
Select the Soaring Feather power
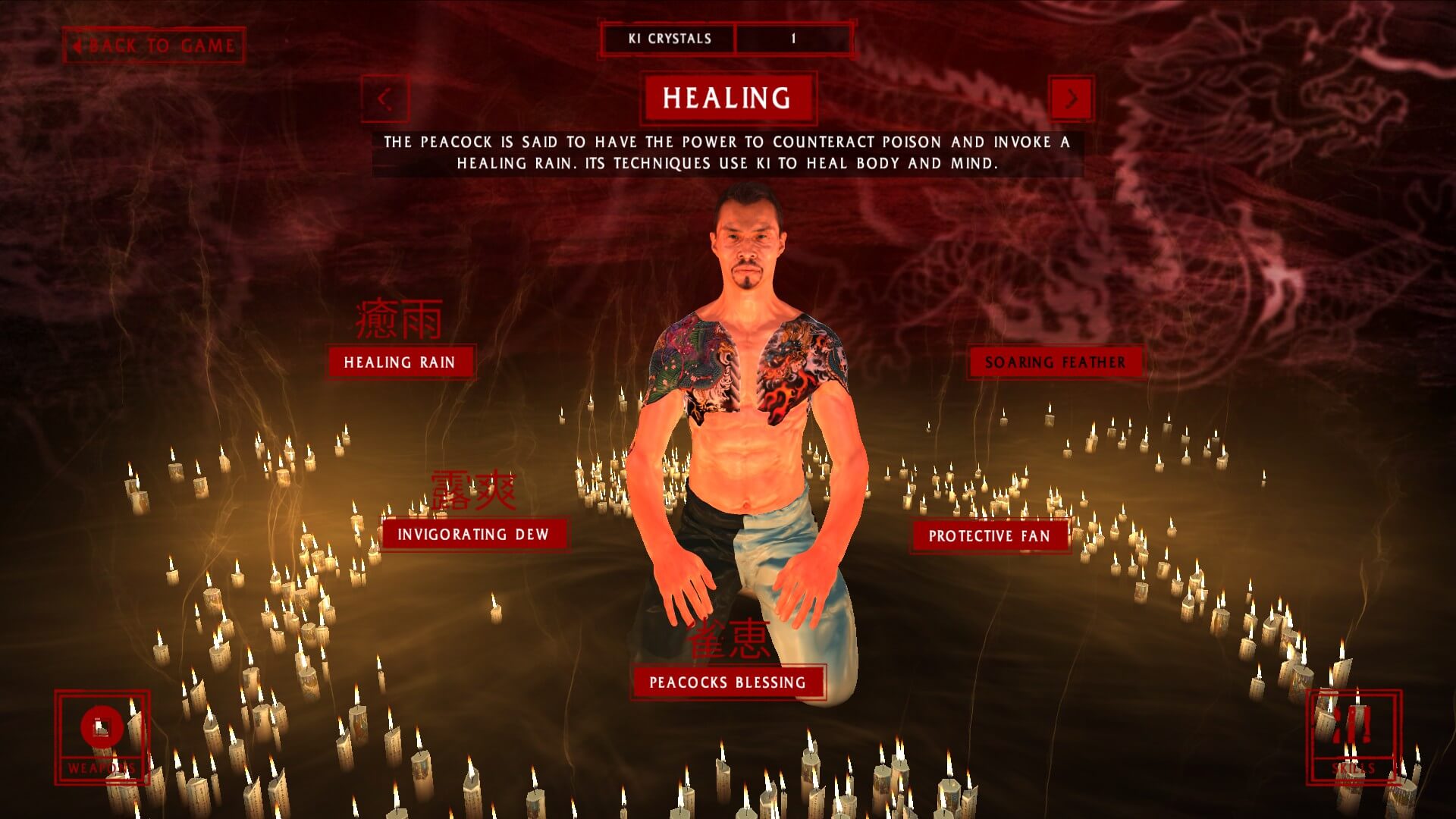click(1053, 362)
